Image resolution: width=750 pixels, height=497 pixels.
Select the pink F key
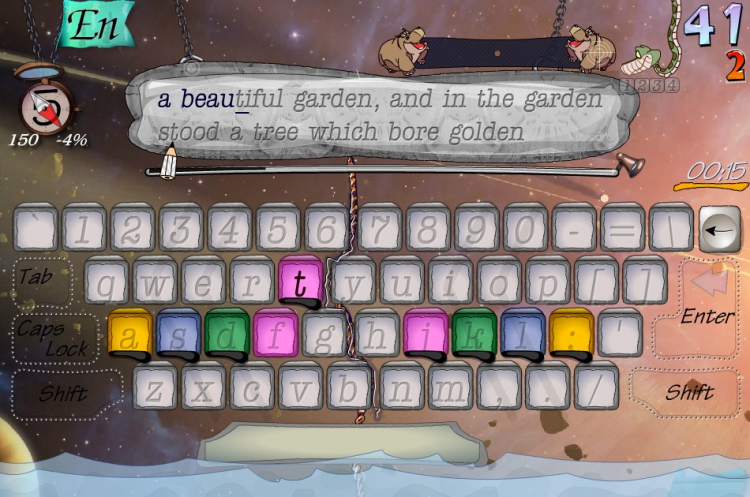[275, 334]
